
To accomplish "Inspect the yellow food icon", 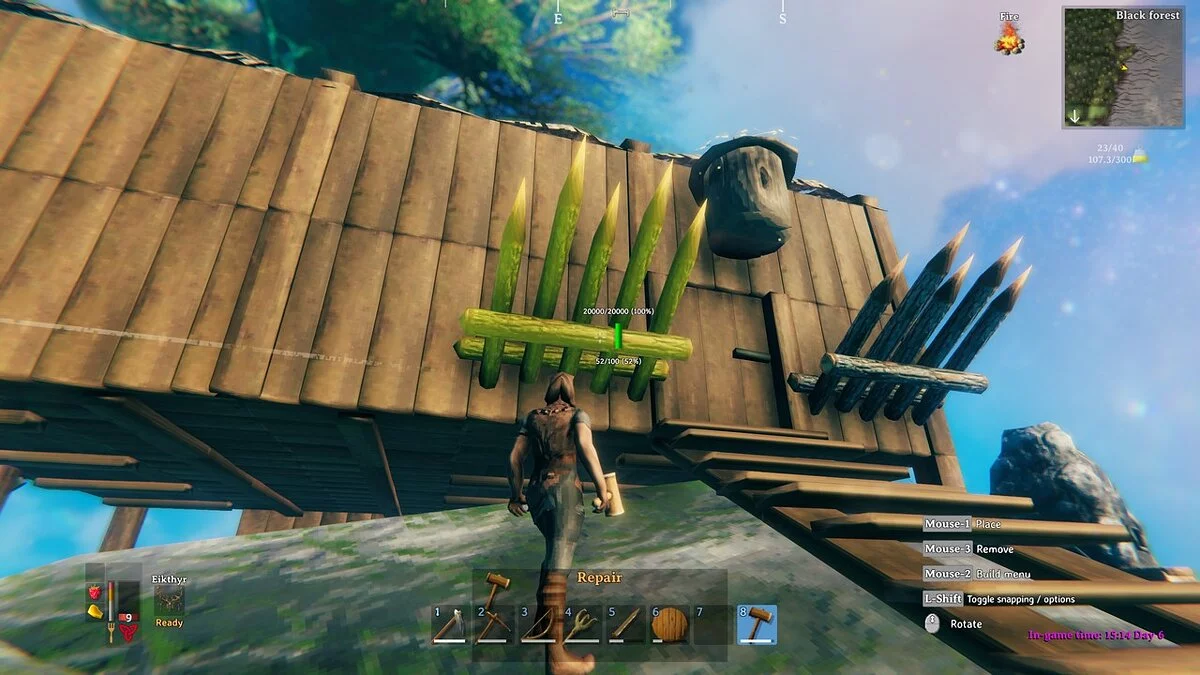I will tap(95, 611).
